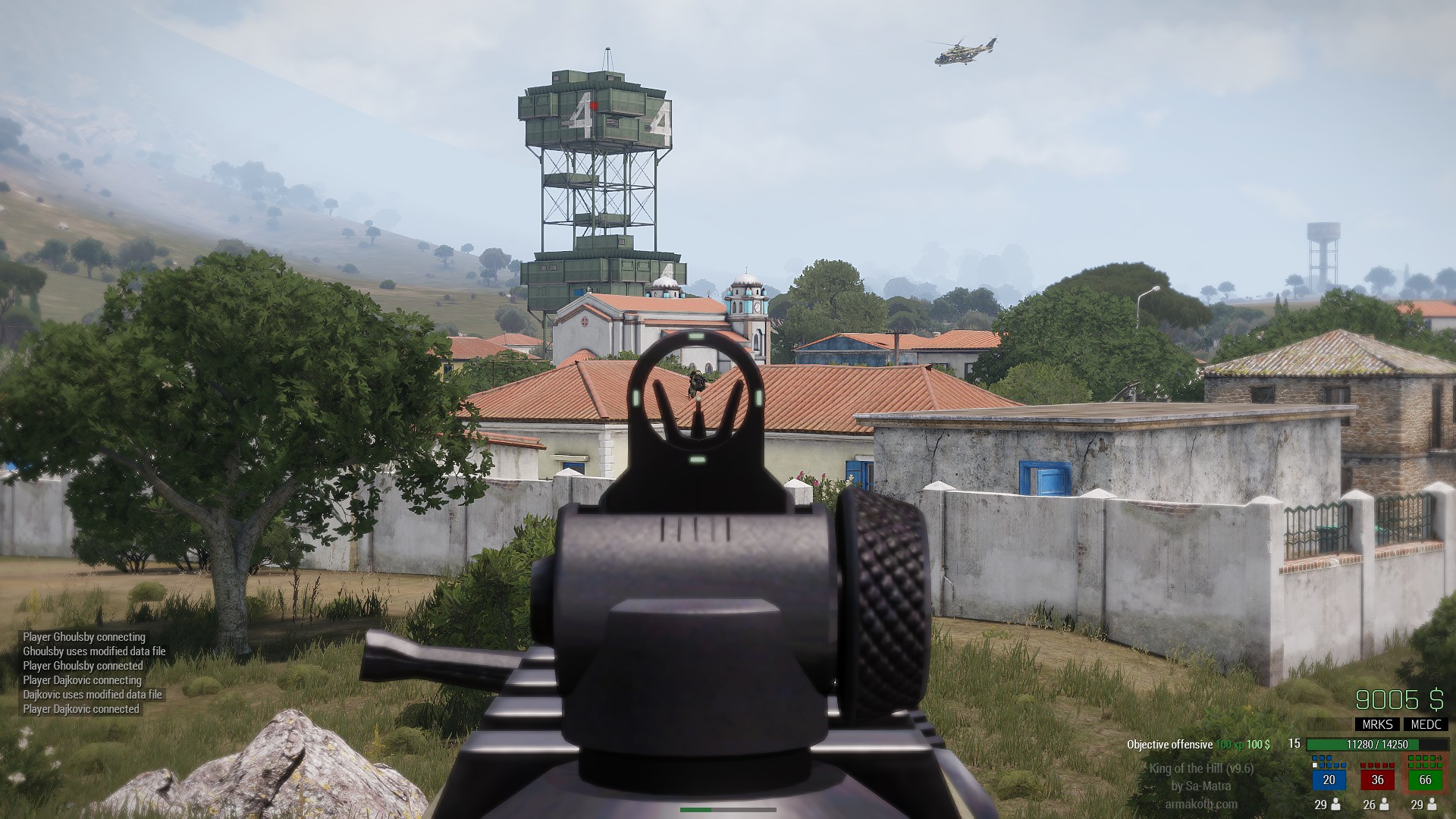Click the red team score tile
The height and width of the screenshot is (819, 1456).
coord(1377,780)
